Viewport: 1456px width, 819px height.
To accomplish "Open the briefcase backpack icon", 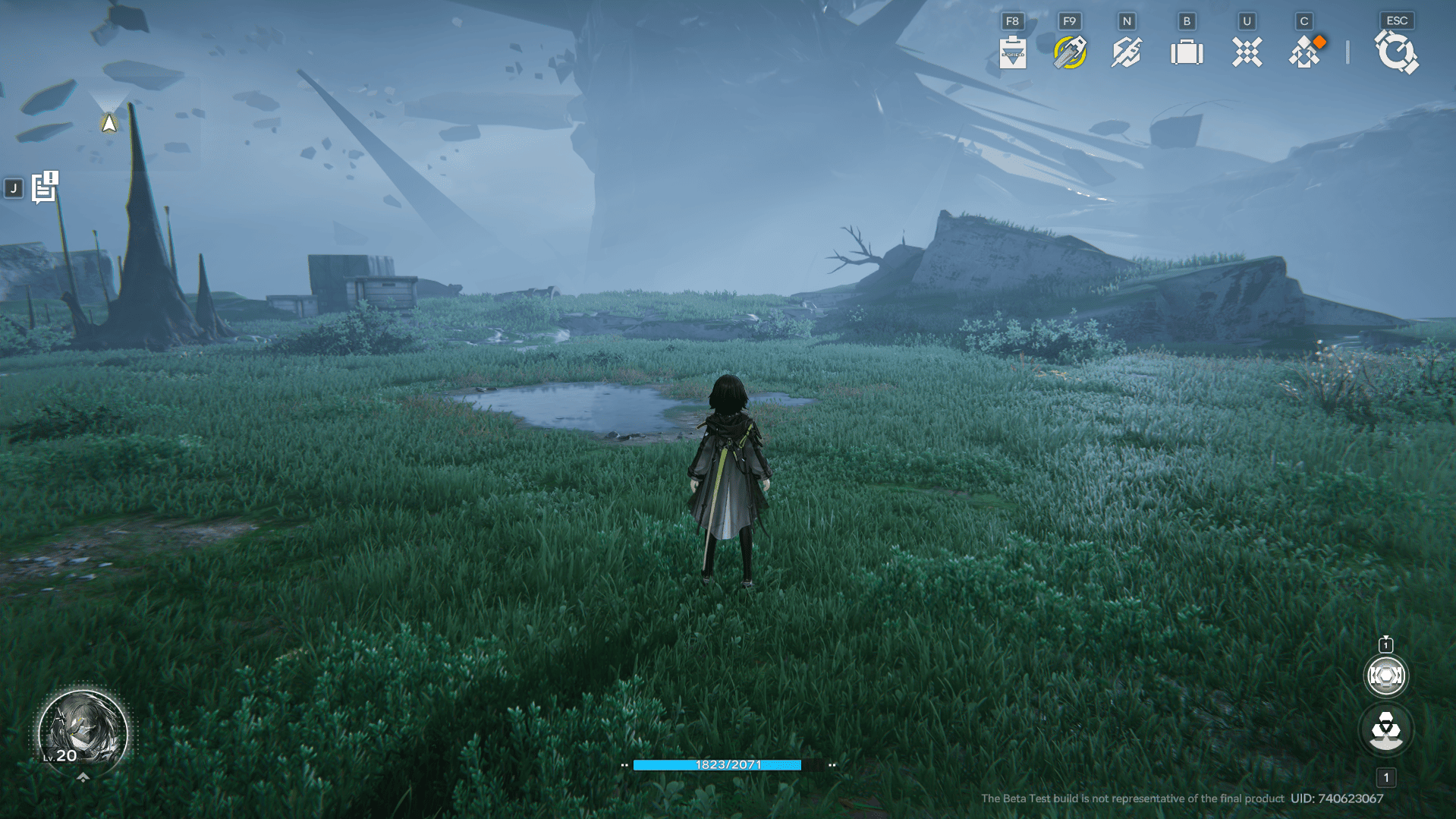I will pos(1187,52).
